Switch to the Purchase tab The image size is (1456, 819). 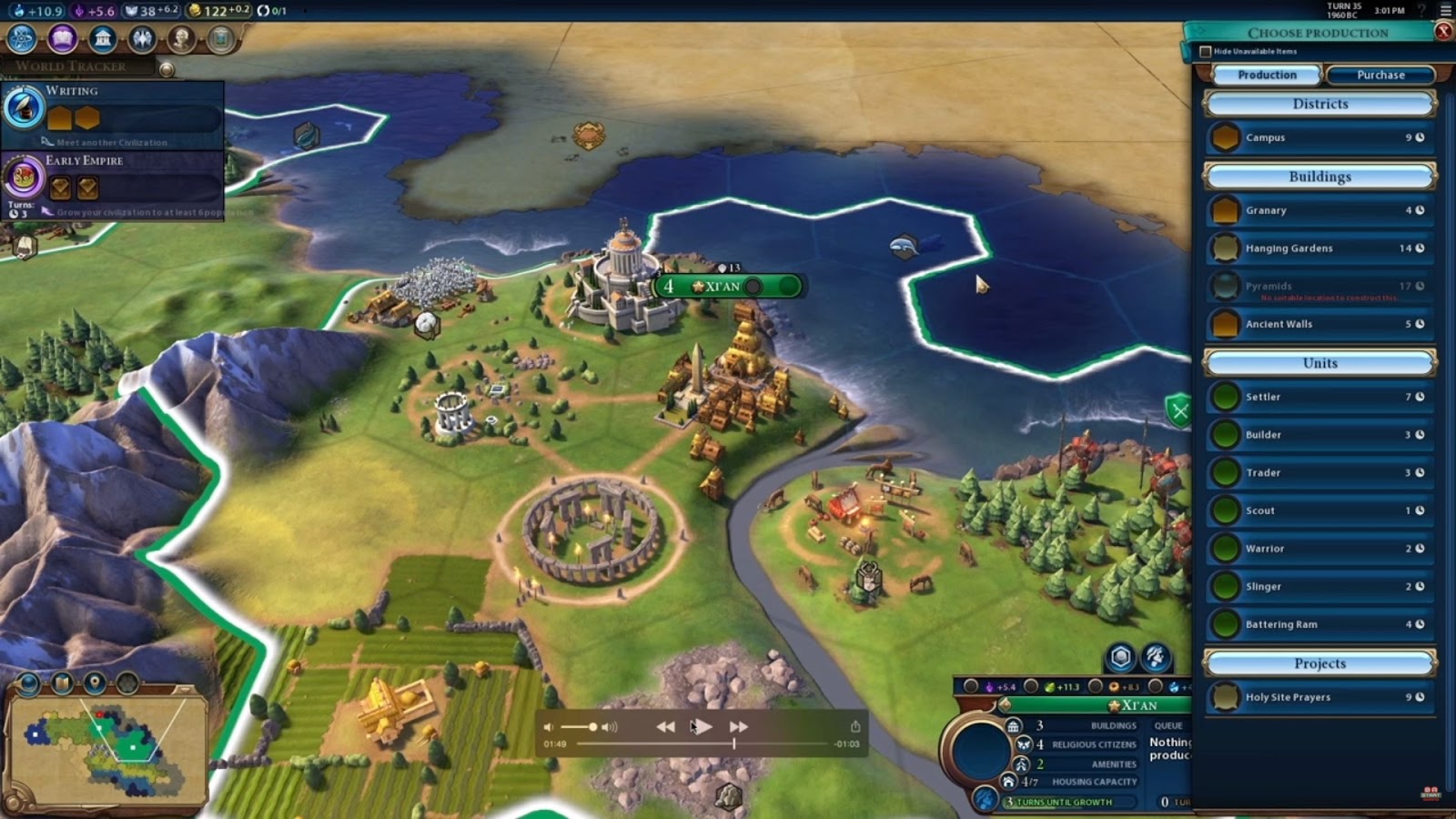click(1380, 76)
